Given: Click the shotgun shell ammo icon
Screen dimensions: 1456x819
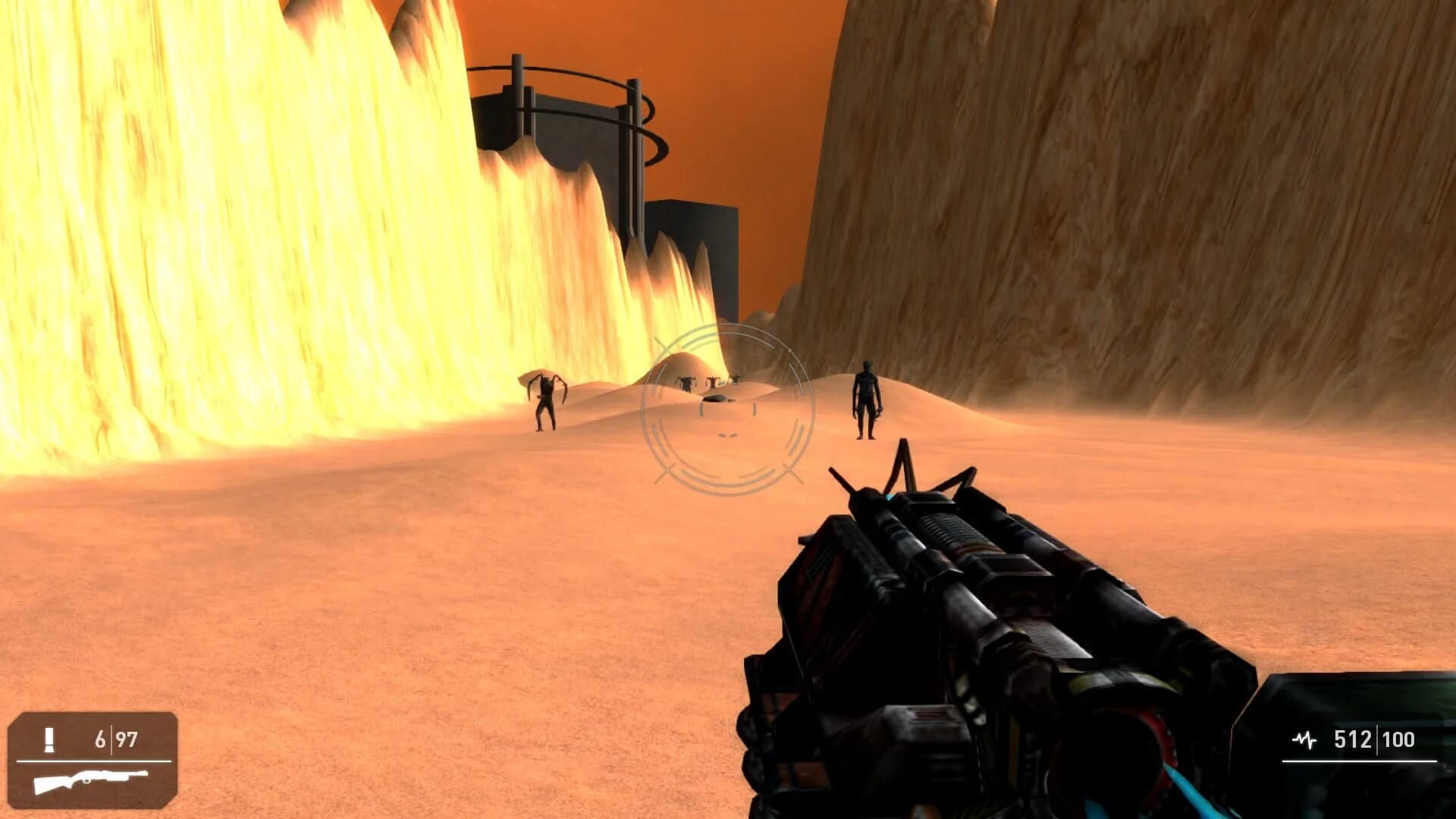Looking at the screenshot, I should pos(49,739).
